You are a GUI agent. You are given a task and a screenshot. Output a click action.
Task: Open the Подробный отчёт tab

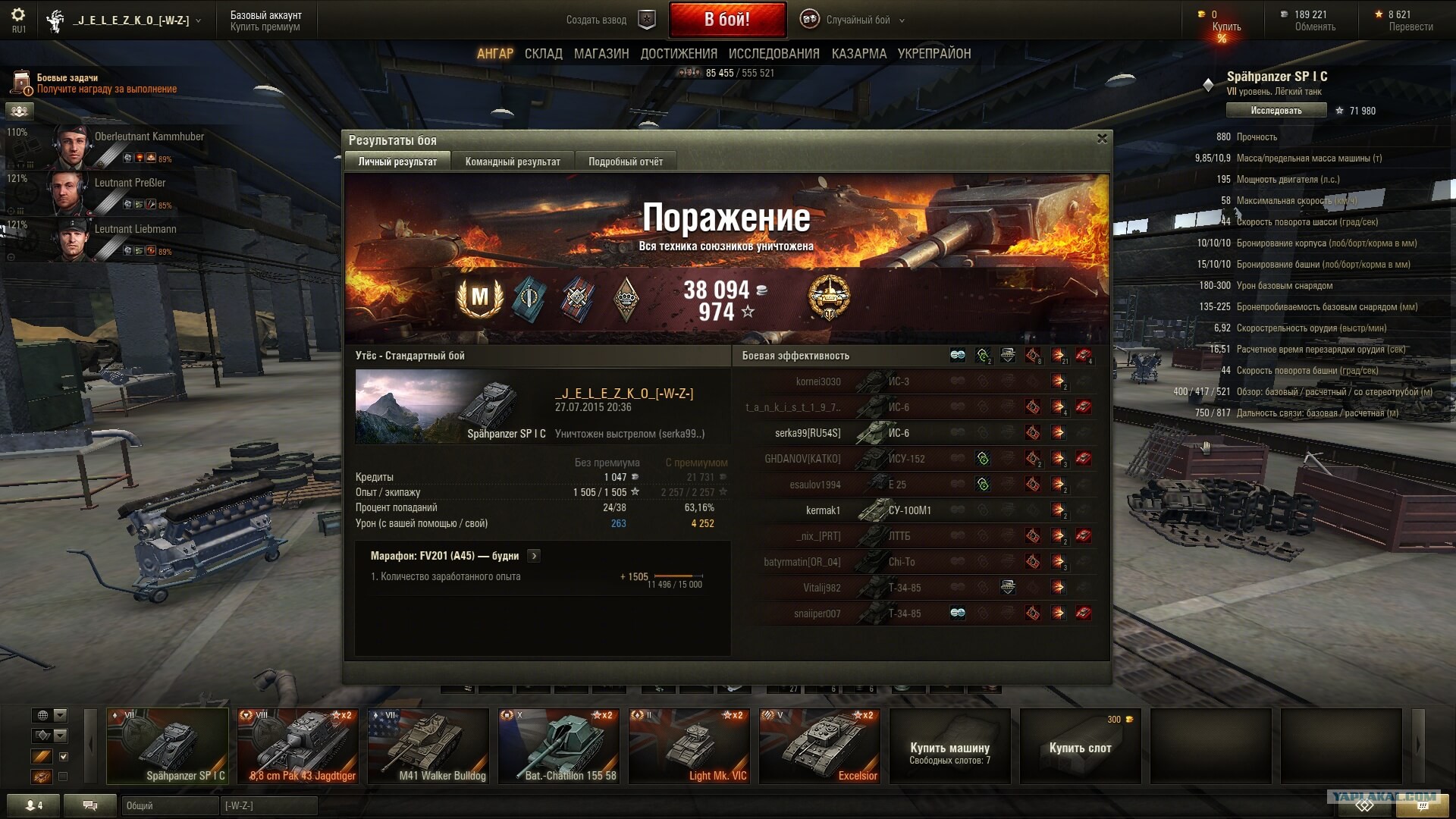pos(626,162)
